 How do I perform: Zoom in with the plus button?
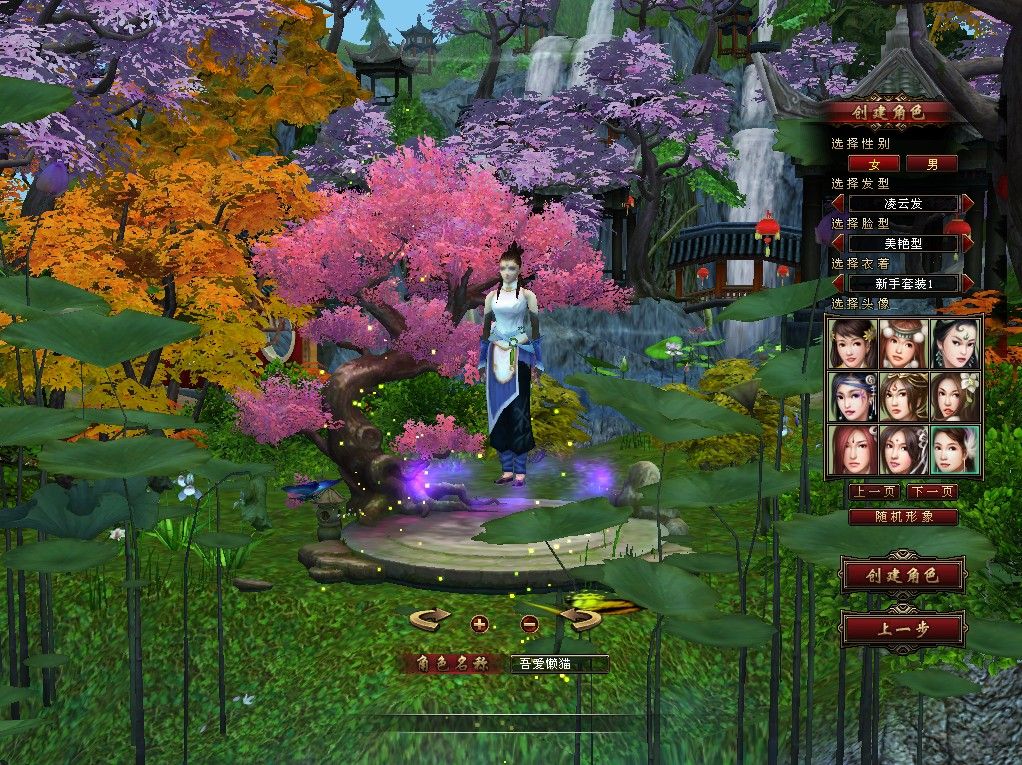coord(479,624)
